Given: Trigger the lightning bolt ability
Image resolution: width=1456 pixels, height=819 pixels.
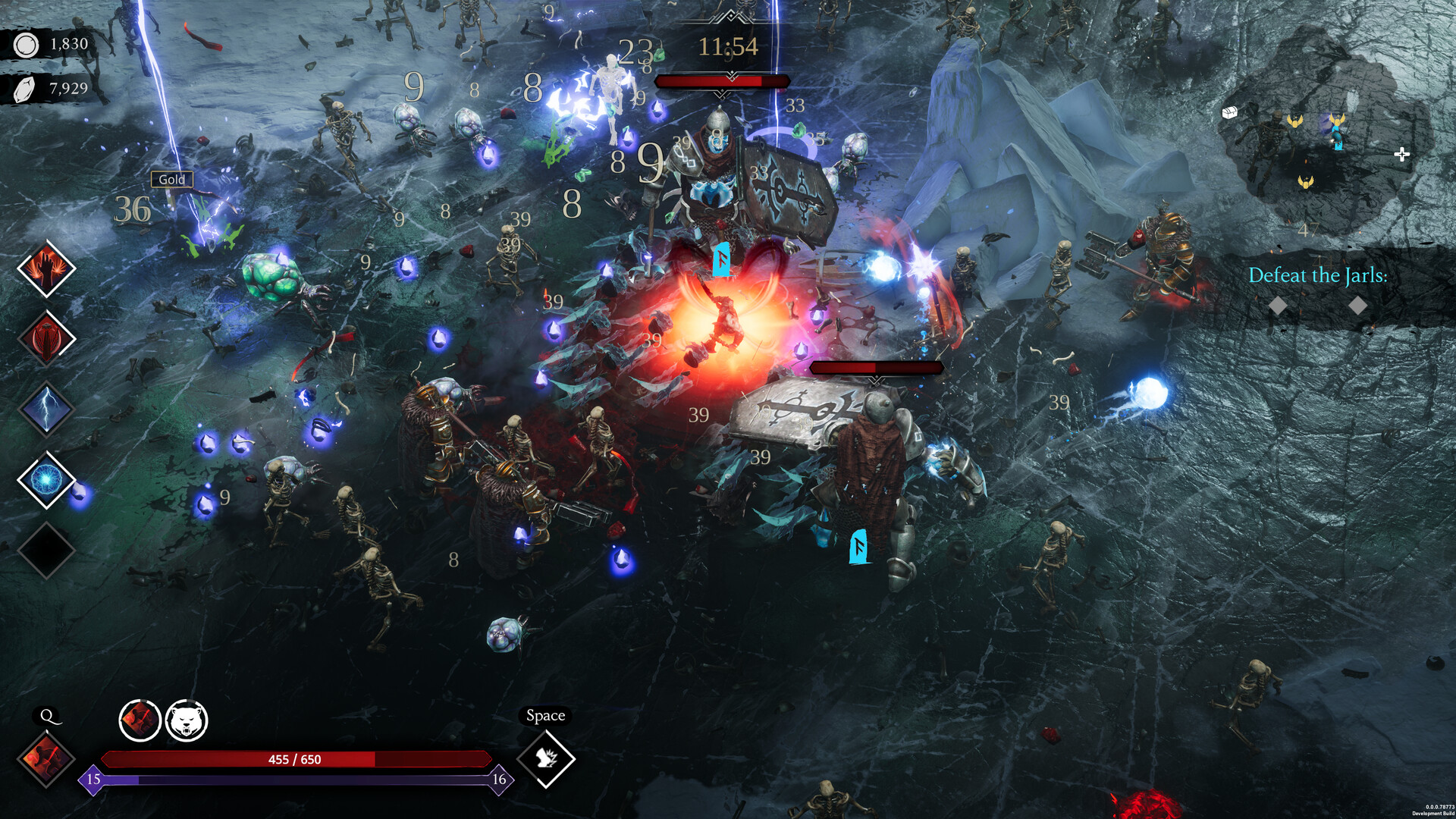Looking at the screenshot, I should pyautogui.click(x=46, y=409).
